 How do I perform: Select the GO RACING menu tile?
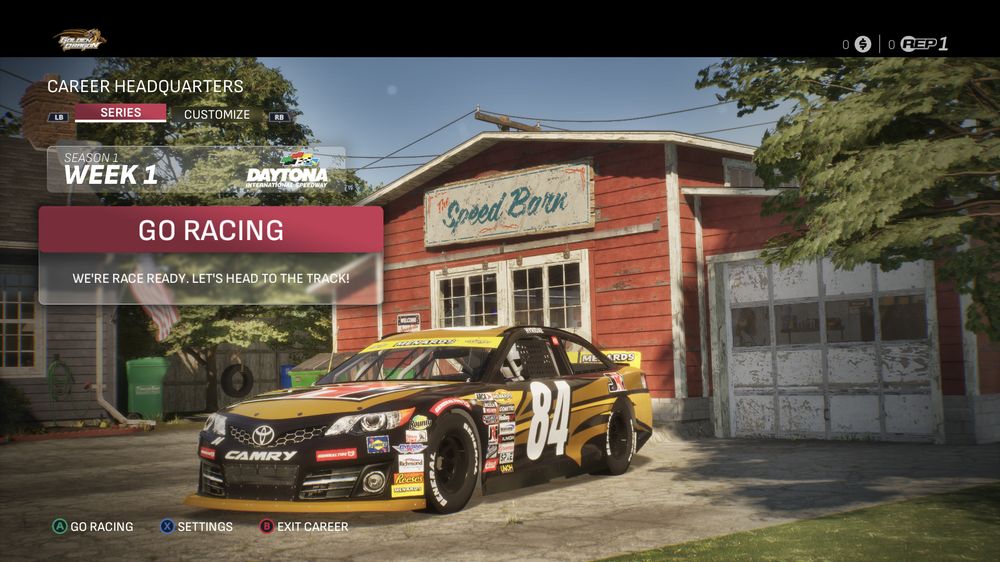point(211,231)
